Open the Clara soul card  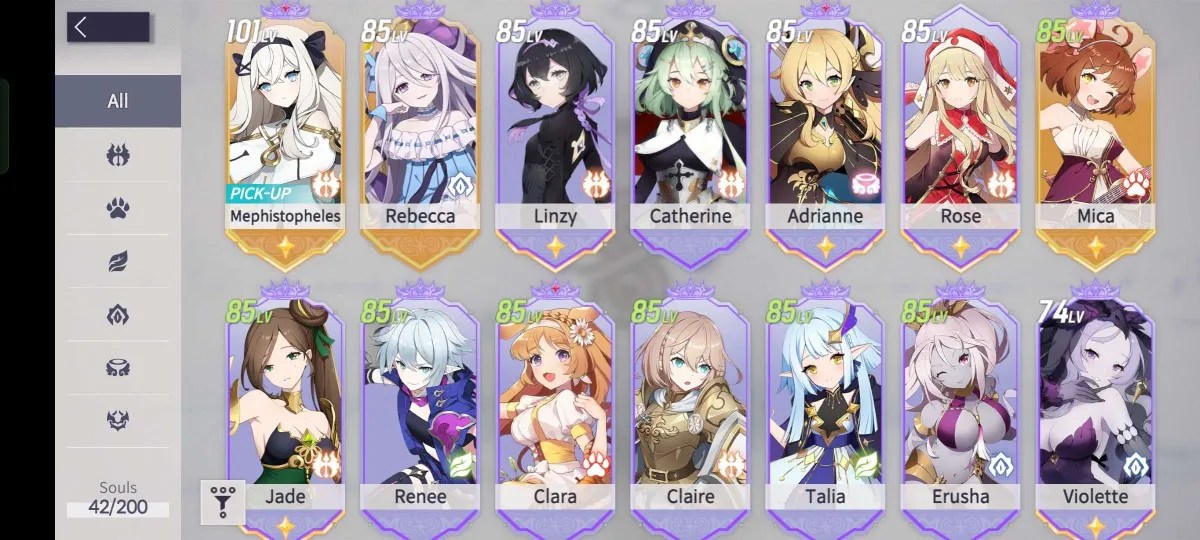click(555, 410)
